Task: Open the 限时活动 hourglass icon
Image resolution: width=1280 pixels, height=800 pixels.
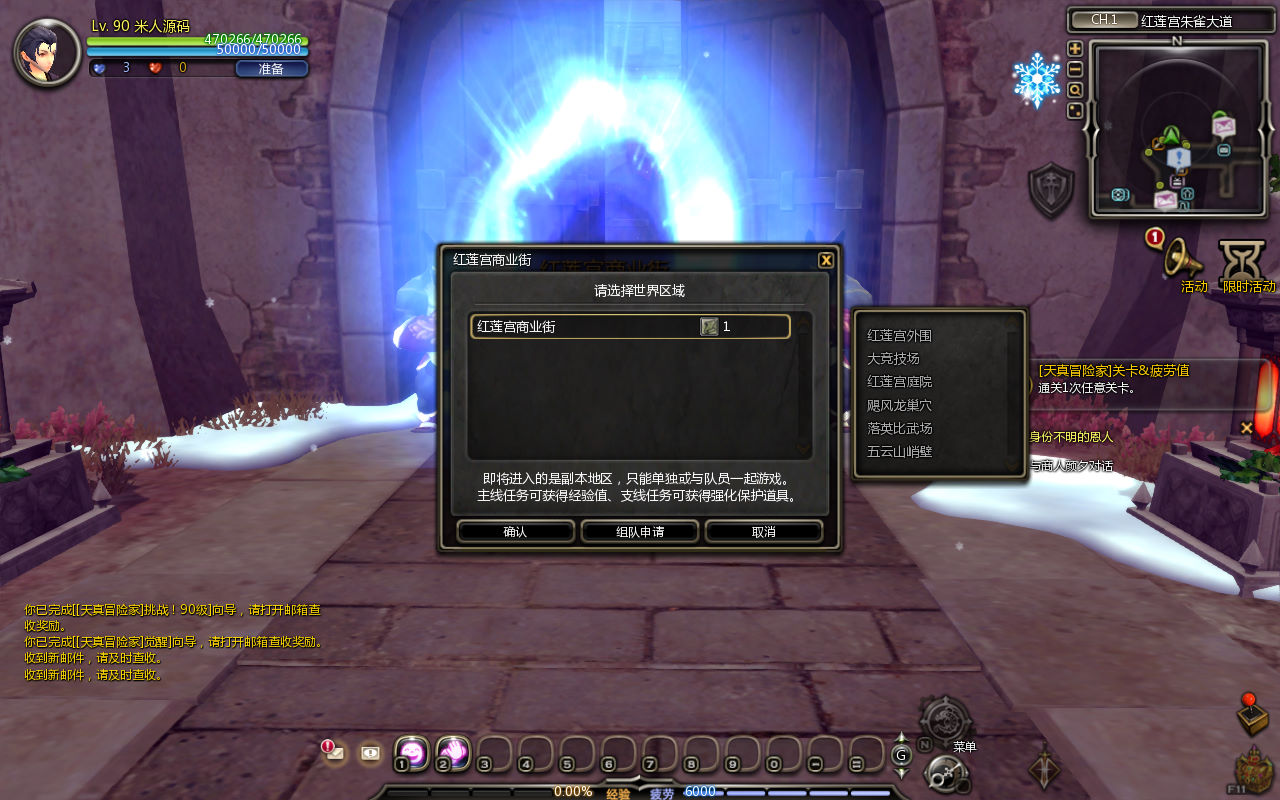Action: tap(1242, 260)
